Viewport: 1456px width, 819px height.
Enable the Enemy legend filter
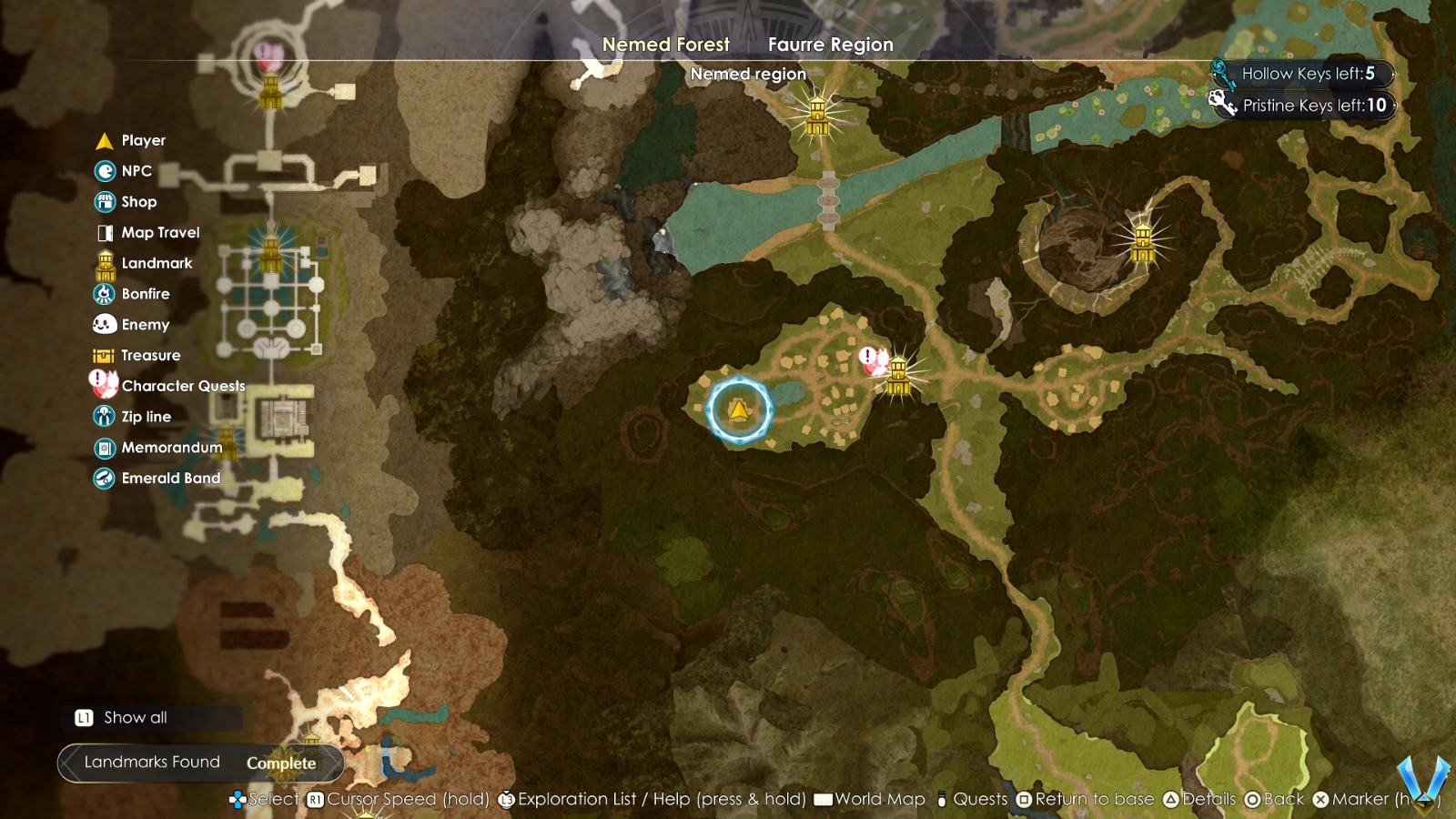point(104,324)
